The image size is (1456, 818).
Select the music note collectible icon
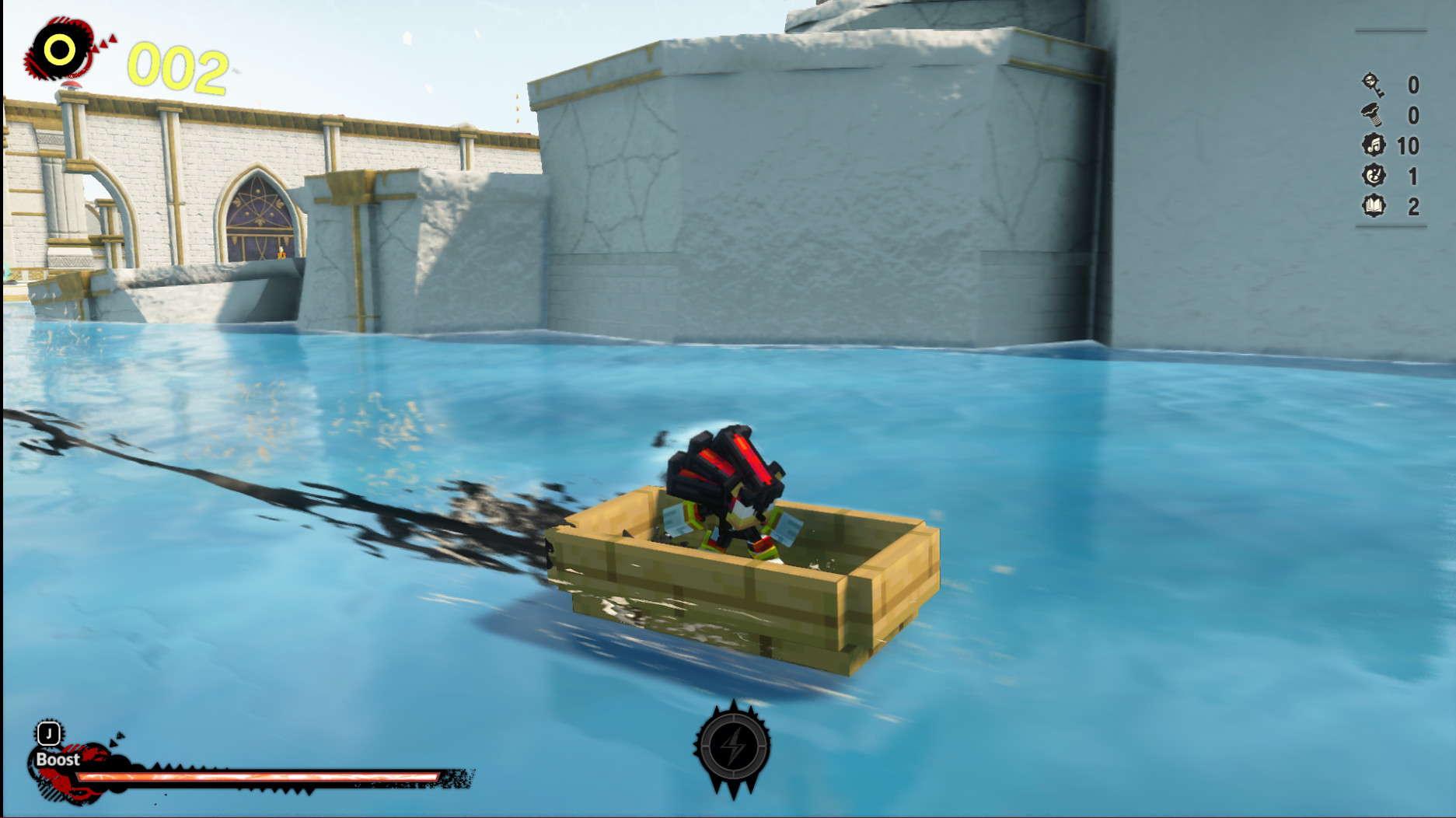pyautogui.click(x=1374, y=144)
